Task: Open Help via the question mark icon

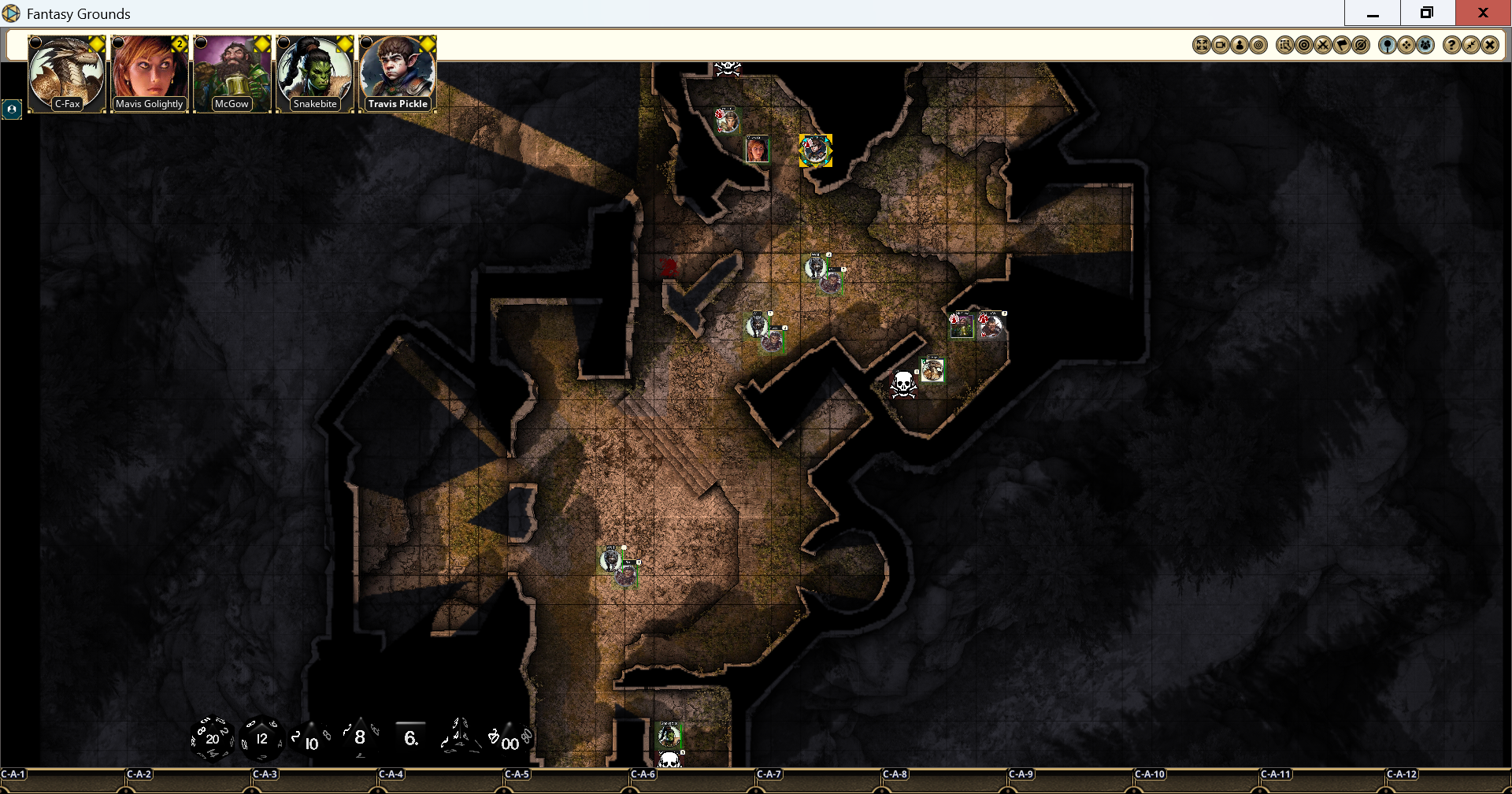Action: 1451,45
